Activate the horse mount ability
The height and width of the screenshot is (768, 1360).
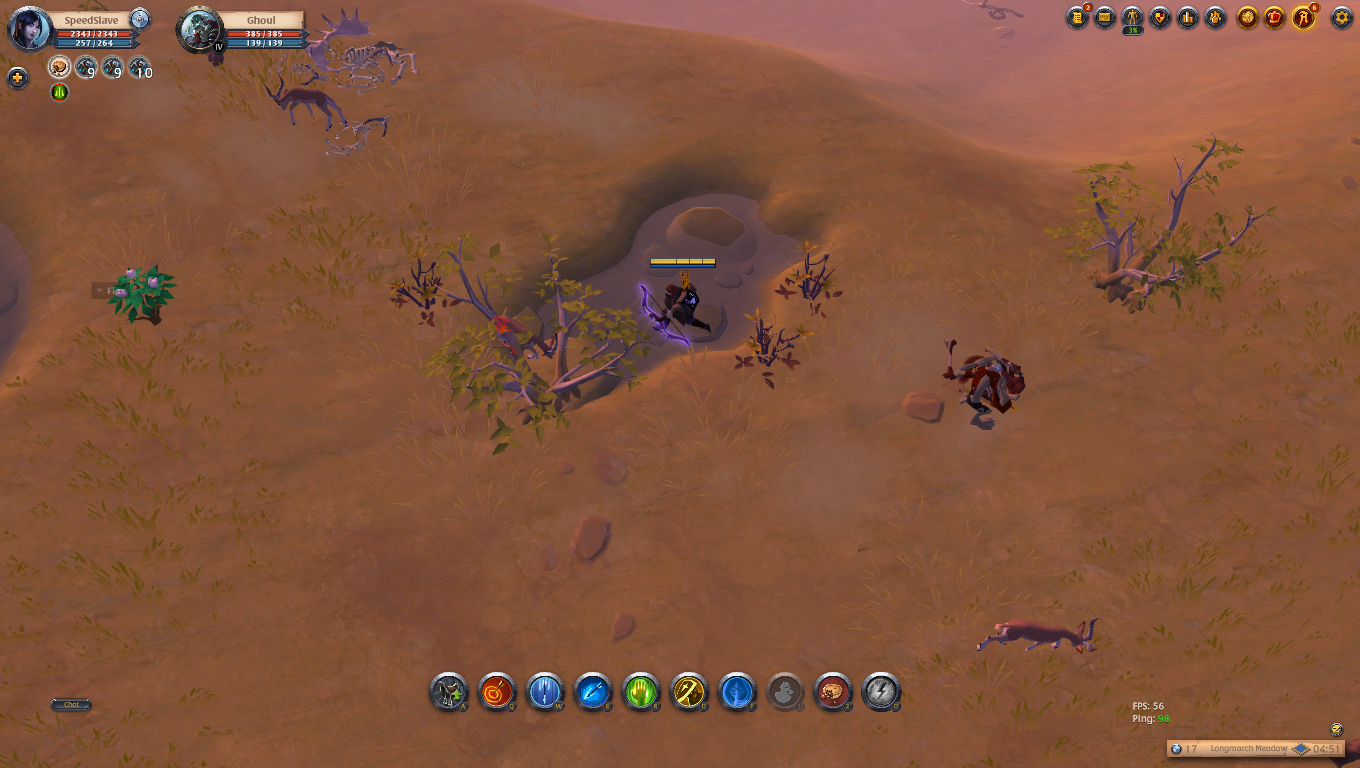(x=449, y=691)
